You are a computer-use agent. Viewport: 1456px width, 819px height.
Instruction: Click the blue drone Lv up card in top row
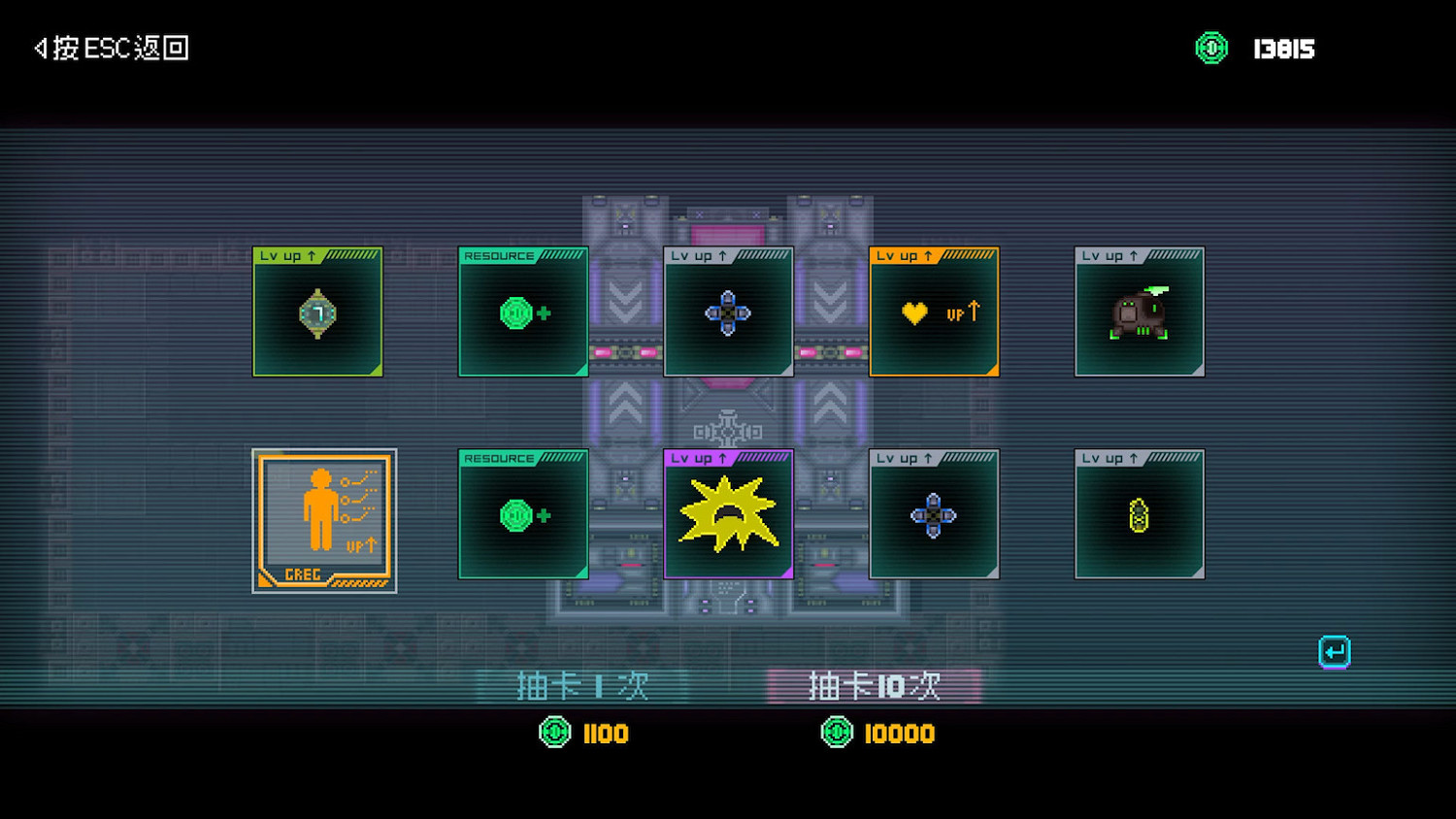[728, 312]
